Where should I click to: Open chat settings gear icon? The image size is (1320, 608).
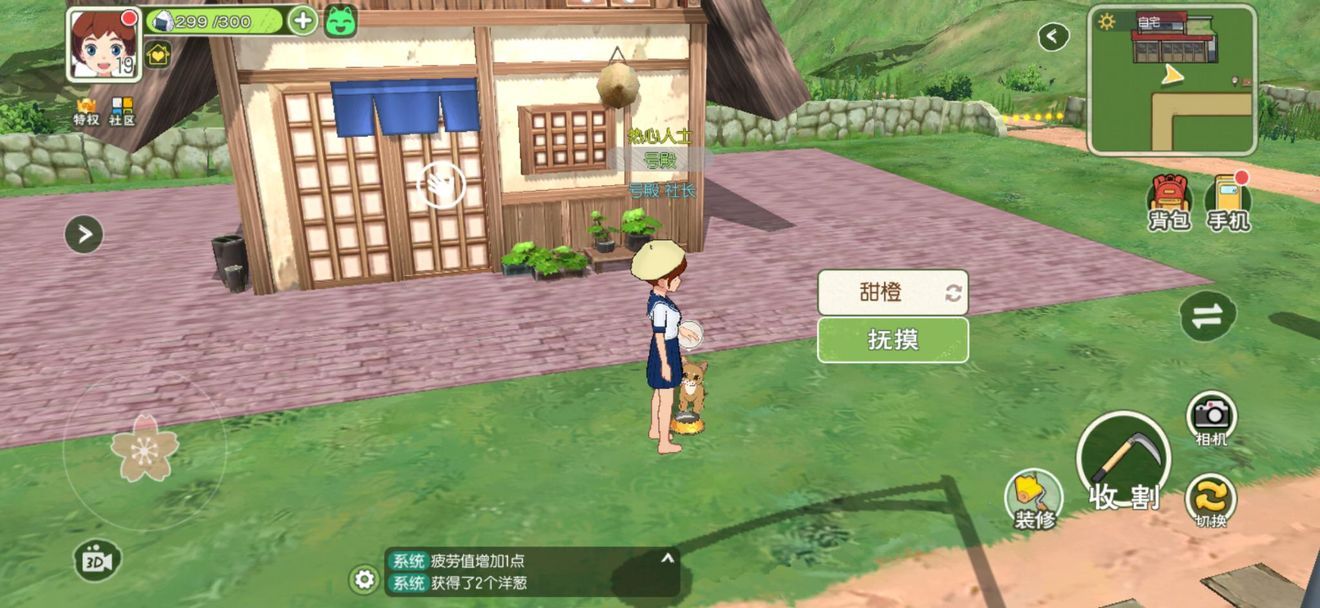click(x=364, y=579)
